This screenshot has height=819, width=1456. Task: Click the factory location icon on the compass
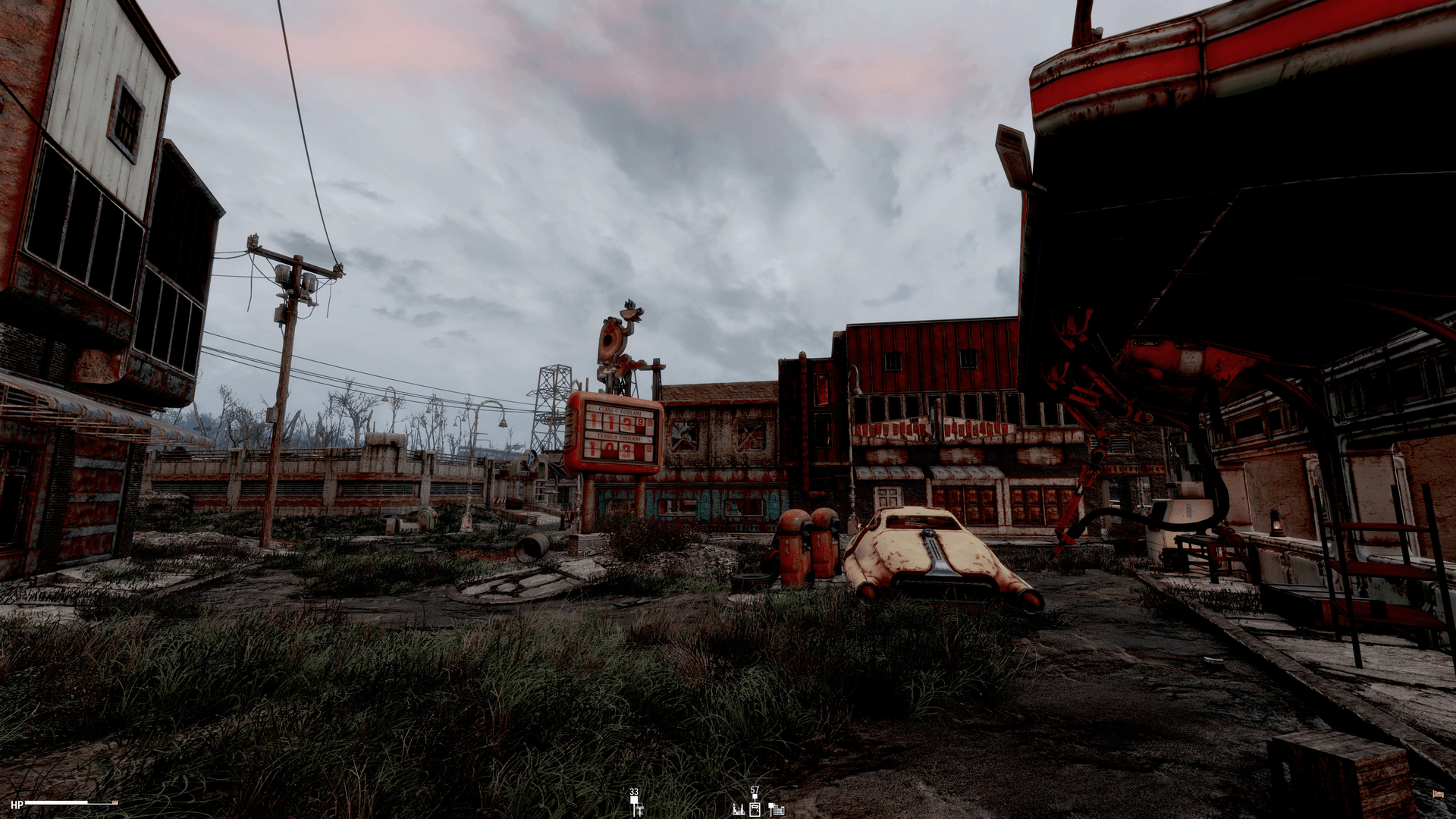tap(739, 809)
